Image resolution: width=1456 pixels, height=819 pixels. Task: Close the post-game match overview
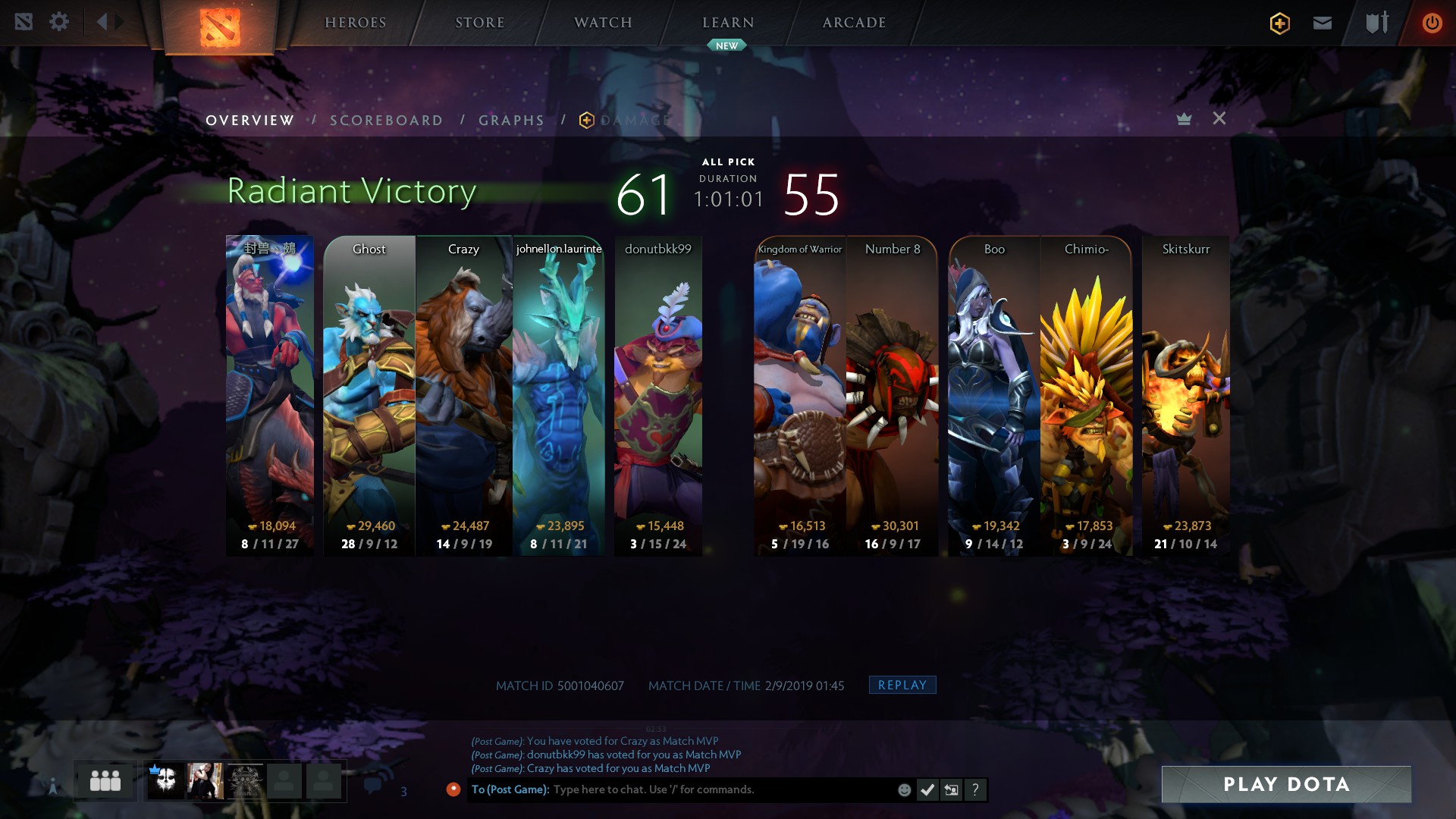tap(1219, 118)
